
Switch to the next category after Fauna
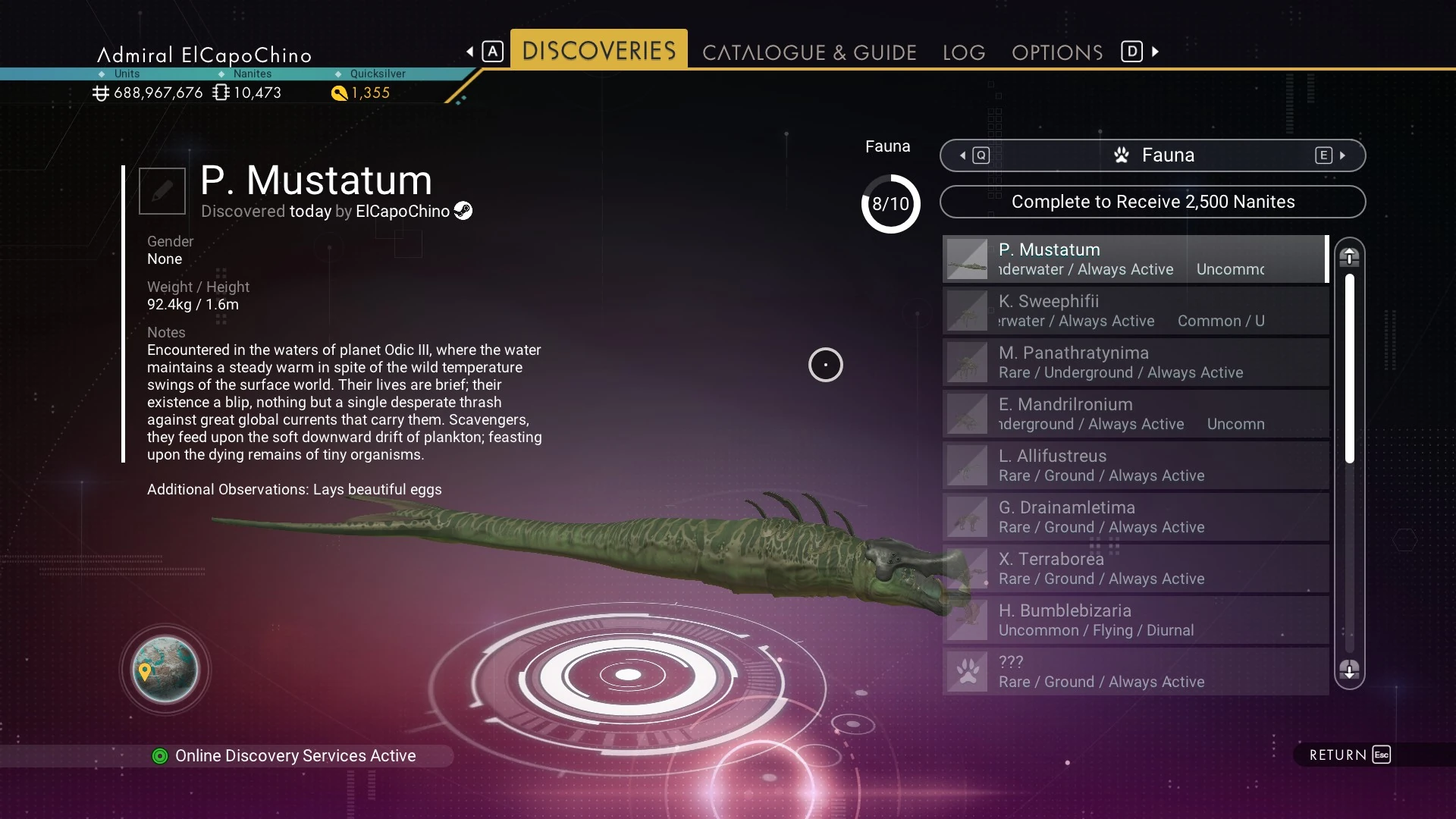click(1332, 155)
